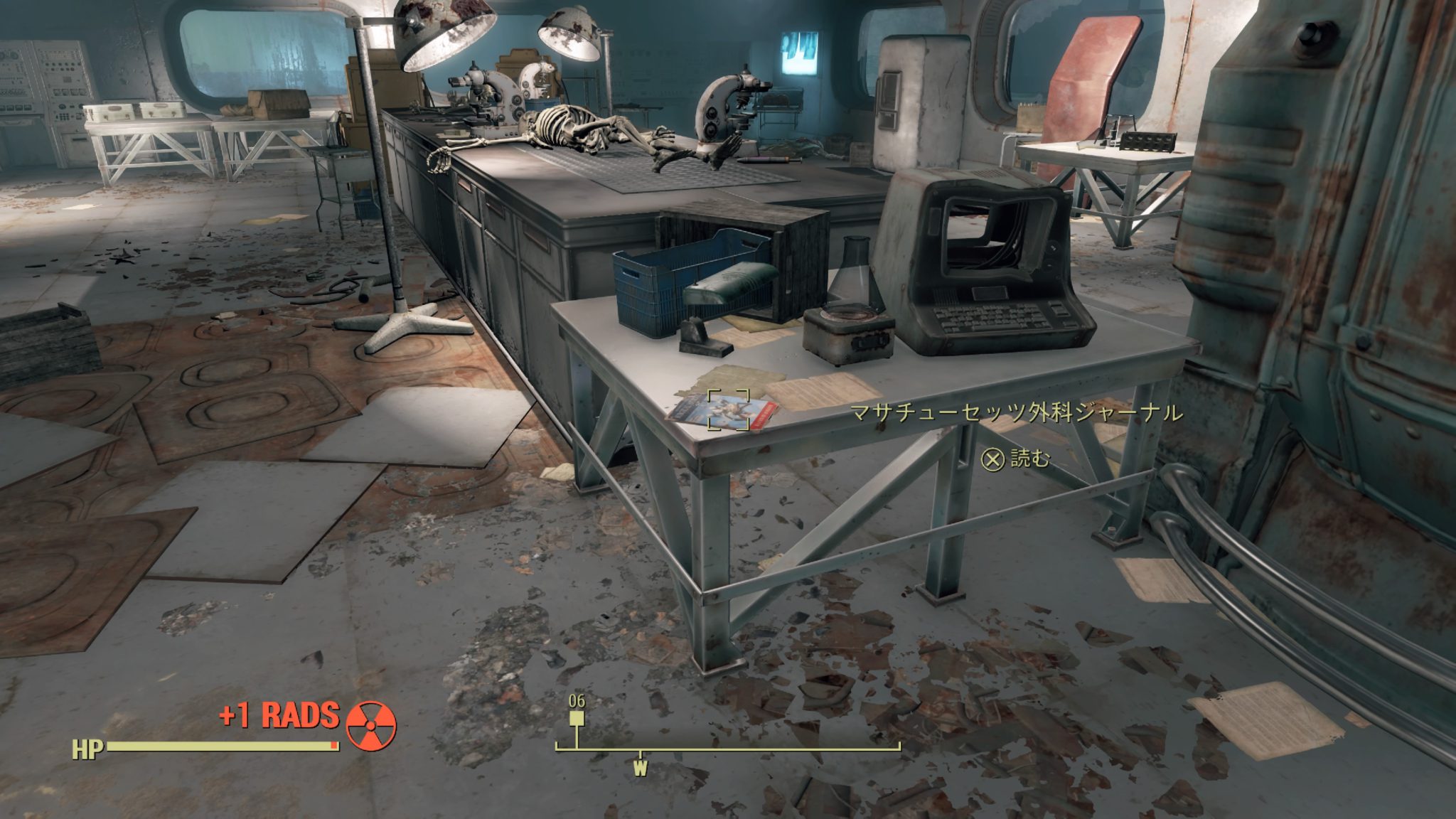The width and height of the screenshot is (1456, 819).
Task: Select the square marker on the compass
Action: [x=577, y=718]
